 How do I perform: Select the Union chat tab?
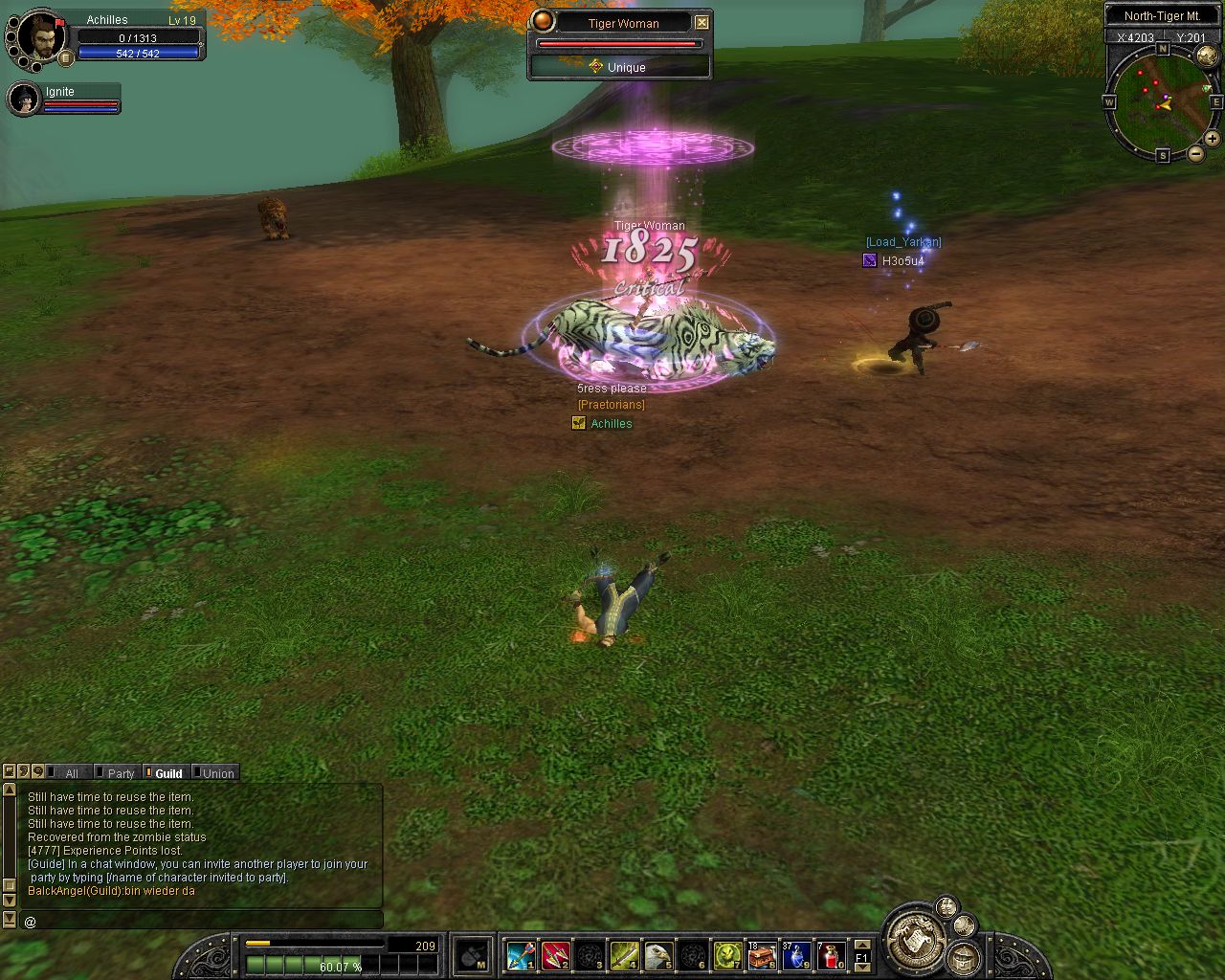click(x=217, y=773)
